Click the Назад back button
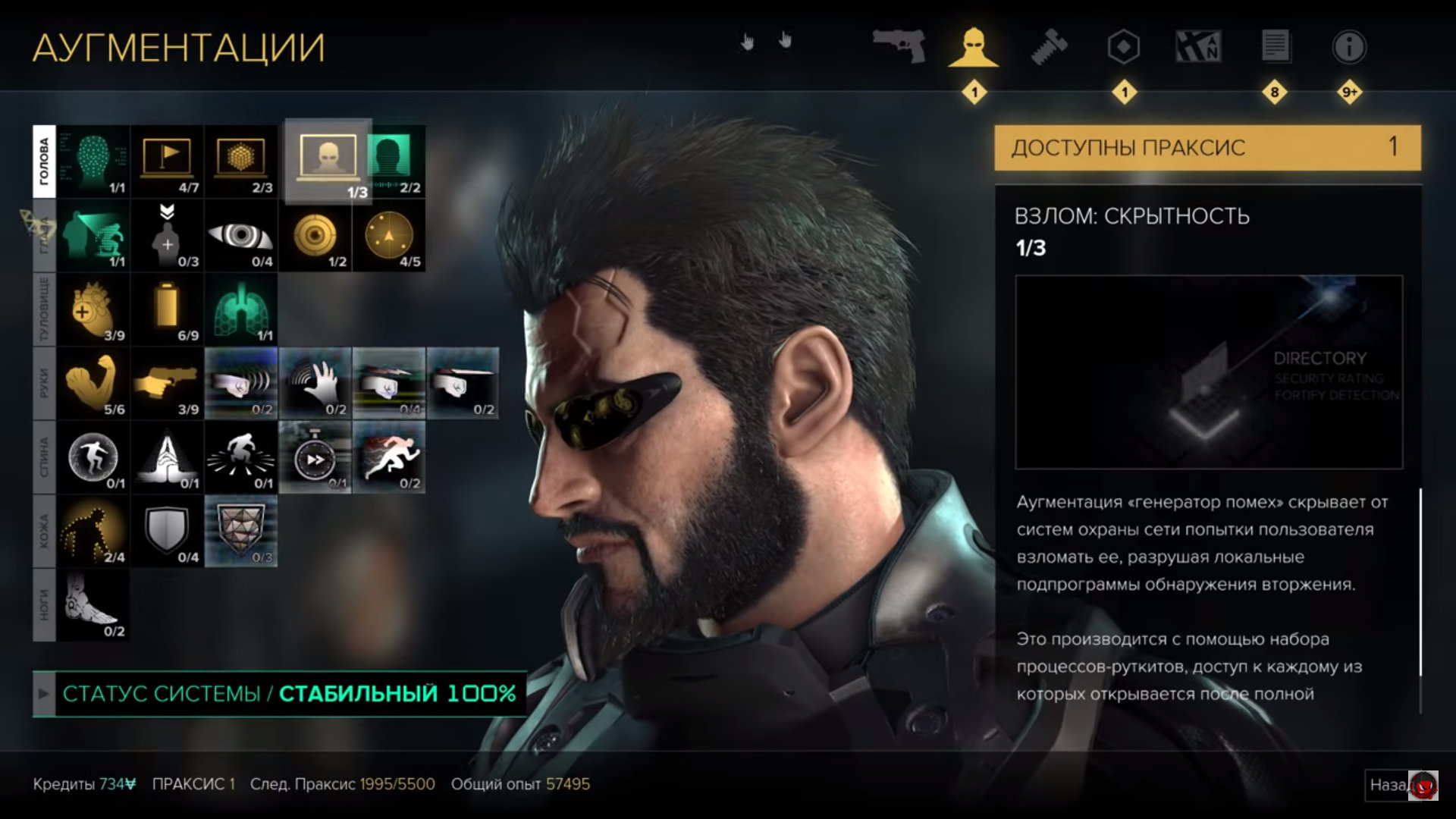This screenshot has height=819, width=1456. point(1388,785)
